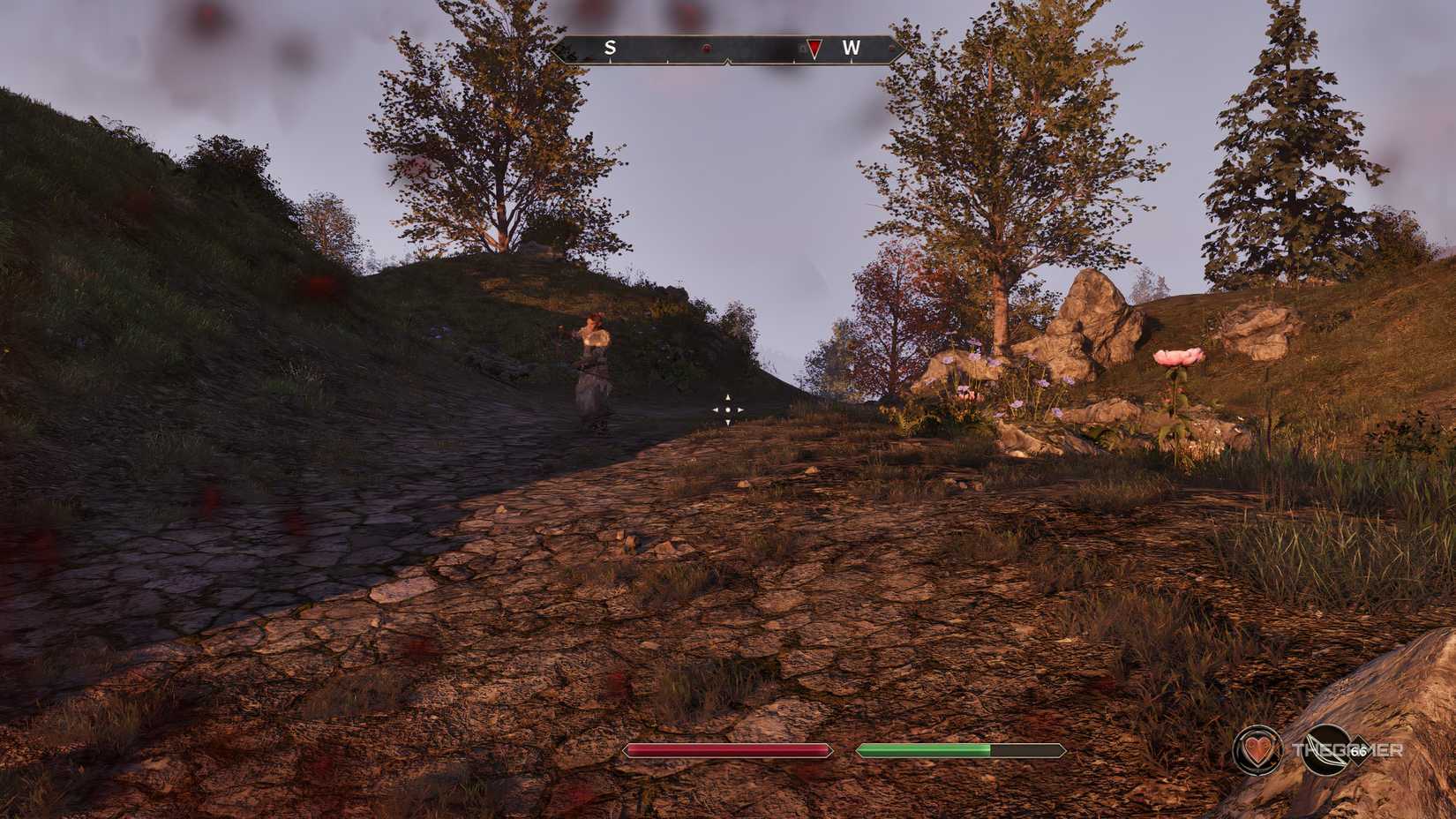The width and height of the screenshot is (1456, 819).
Task: Select the heart-shaped health icon
Action: click(x=1257, y=750)
